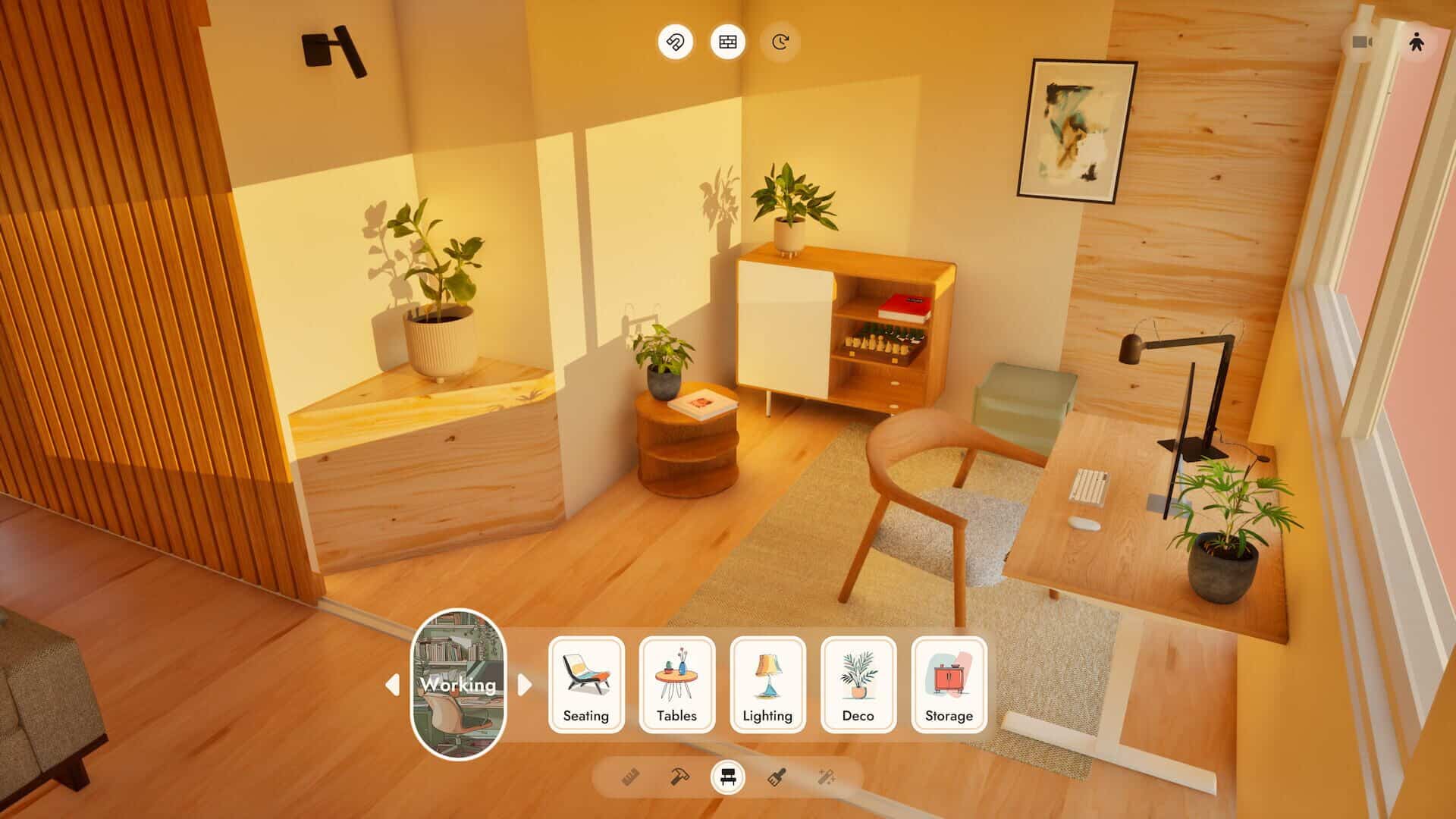The width and height of the screenshot is (1456, 819).
Task: Choose the Tables category
Action: (676, 685)
